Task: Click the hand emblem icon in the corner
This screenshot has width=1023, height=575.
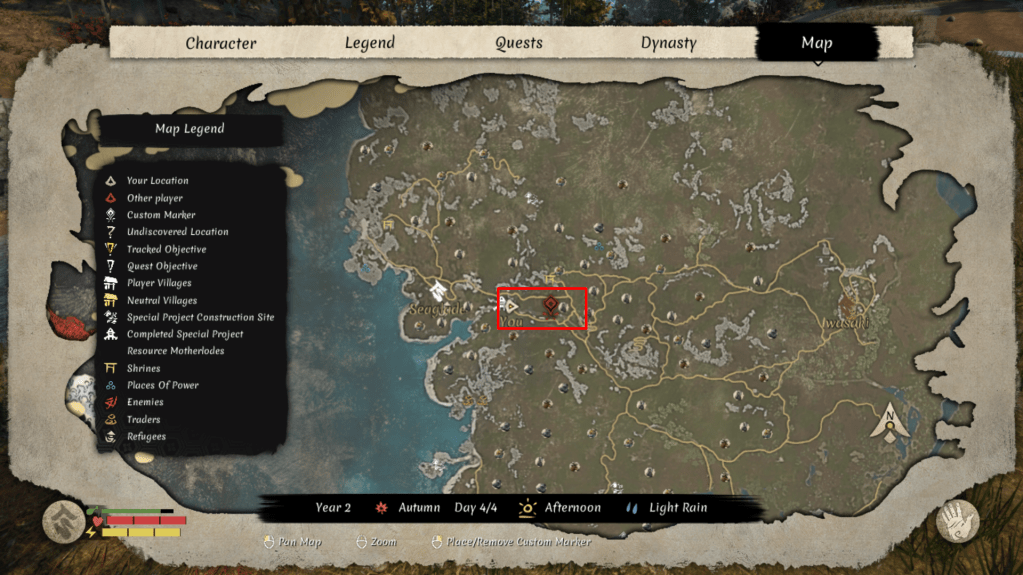Action: point(956,520)
